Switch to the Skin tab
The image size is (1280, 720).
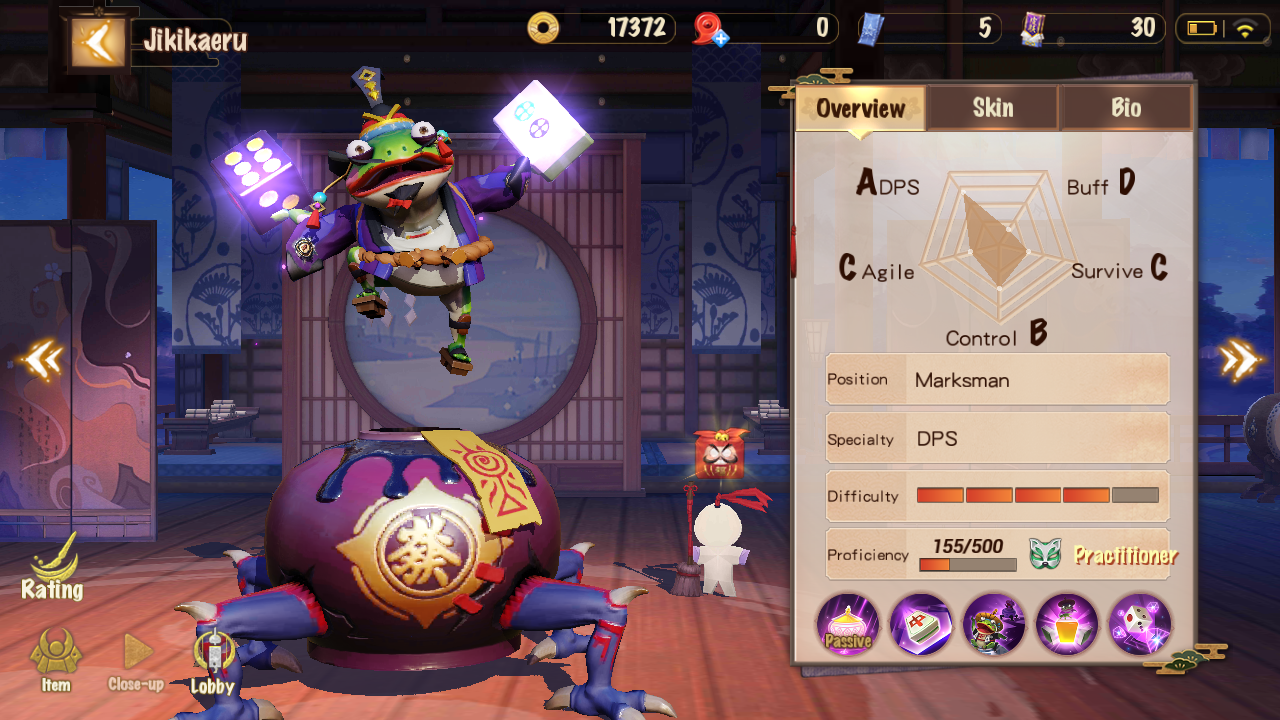click(992, 108)
